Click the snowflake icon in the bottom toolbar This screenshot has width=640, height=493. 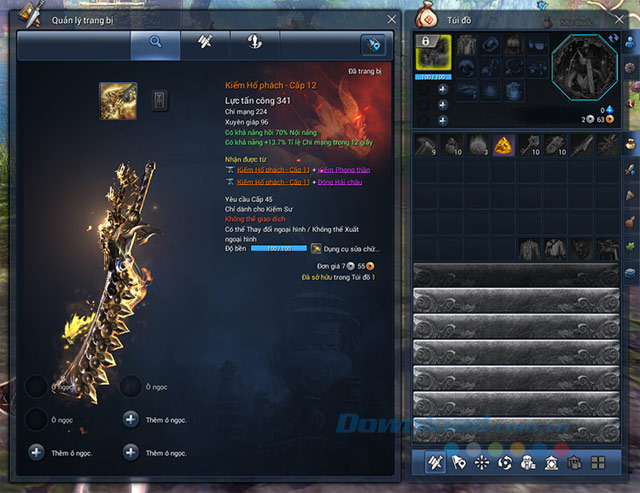pos(481,463)
